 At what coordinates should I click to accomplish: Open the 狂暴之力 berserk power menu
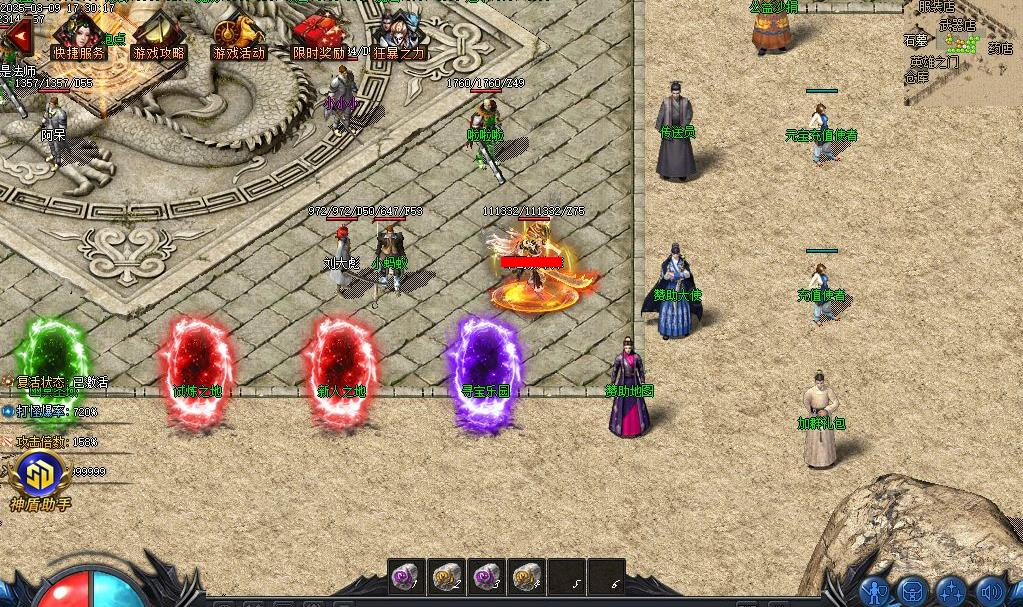[398, 38]
